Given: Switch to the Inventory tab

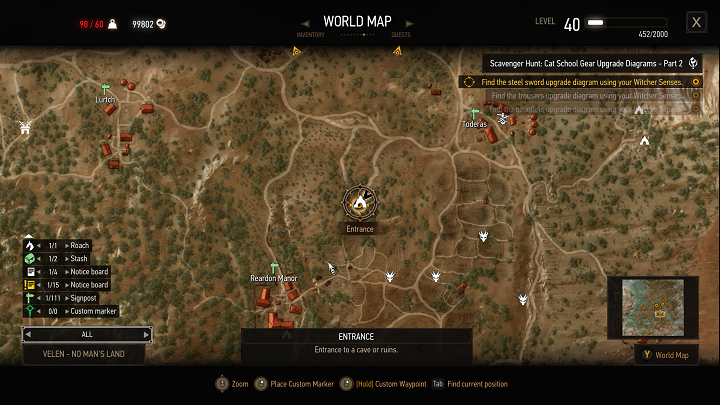Looking at the screenshot, I should pyautogui.click(x=310, y=34).
